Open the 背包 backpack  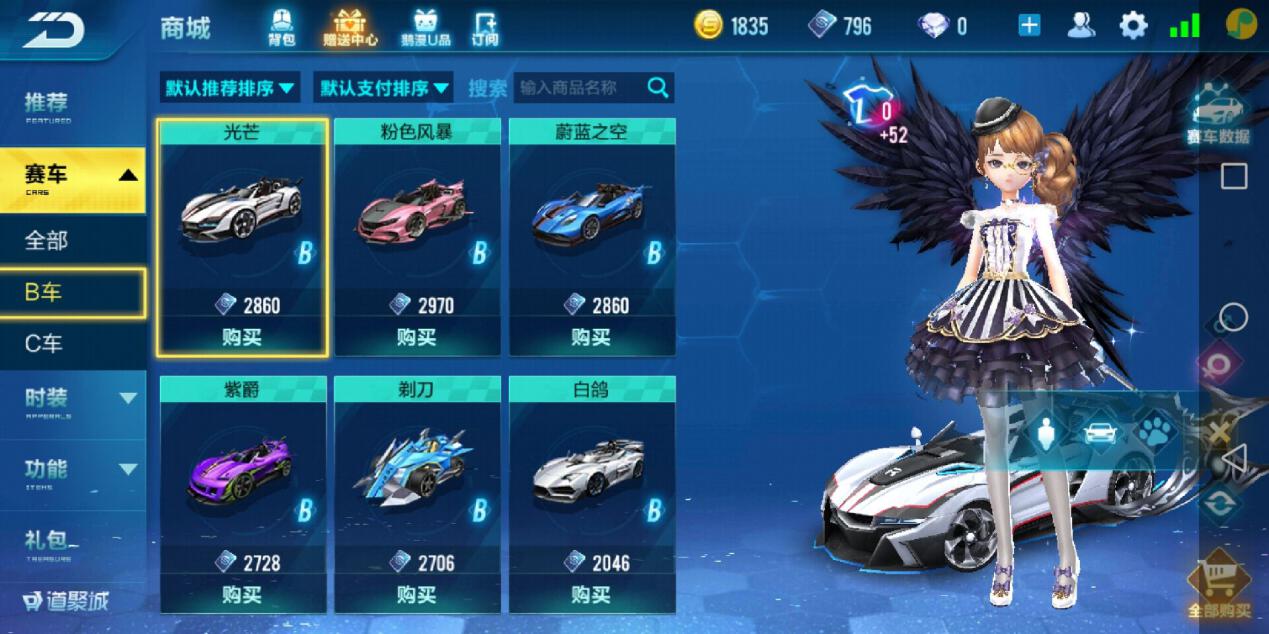pos(282,27)
